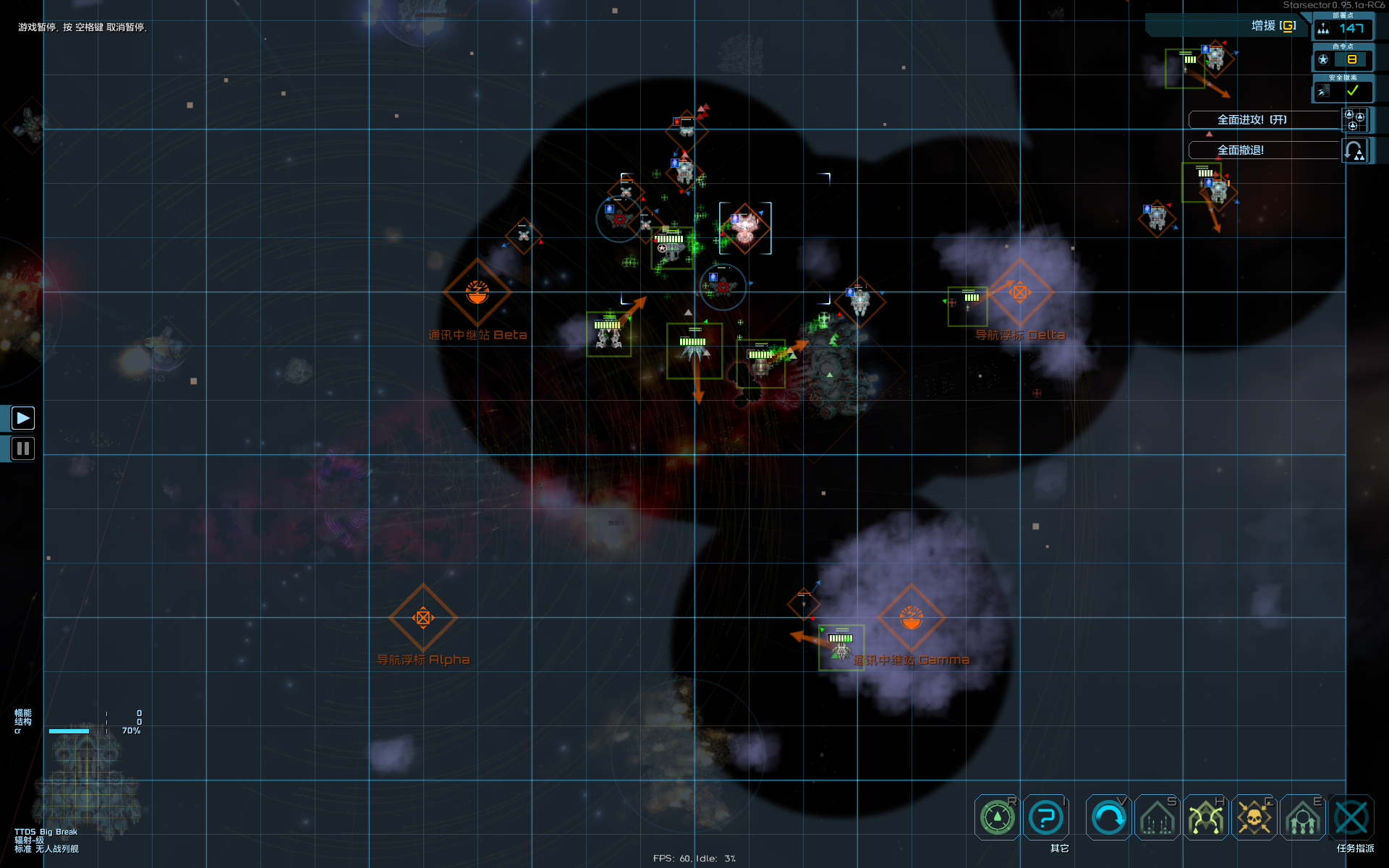Click the command points star icon beside 8

(1324, 59)
